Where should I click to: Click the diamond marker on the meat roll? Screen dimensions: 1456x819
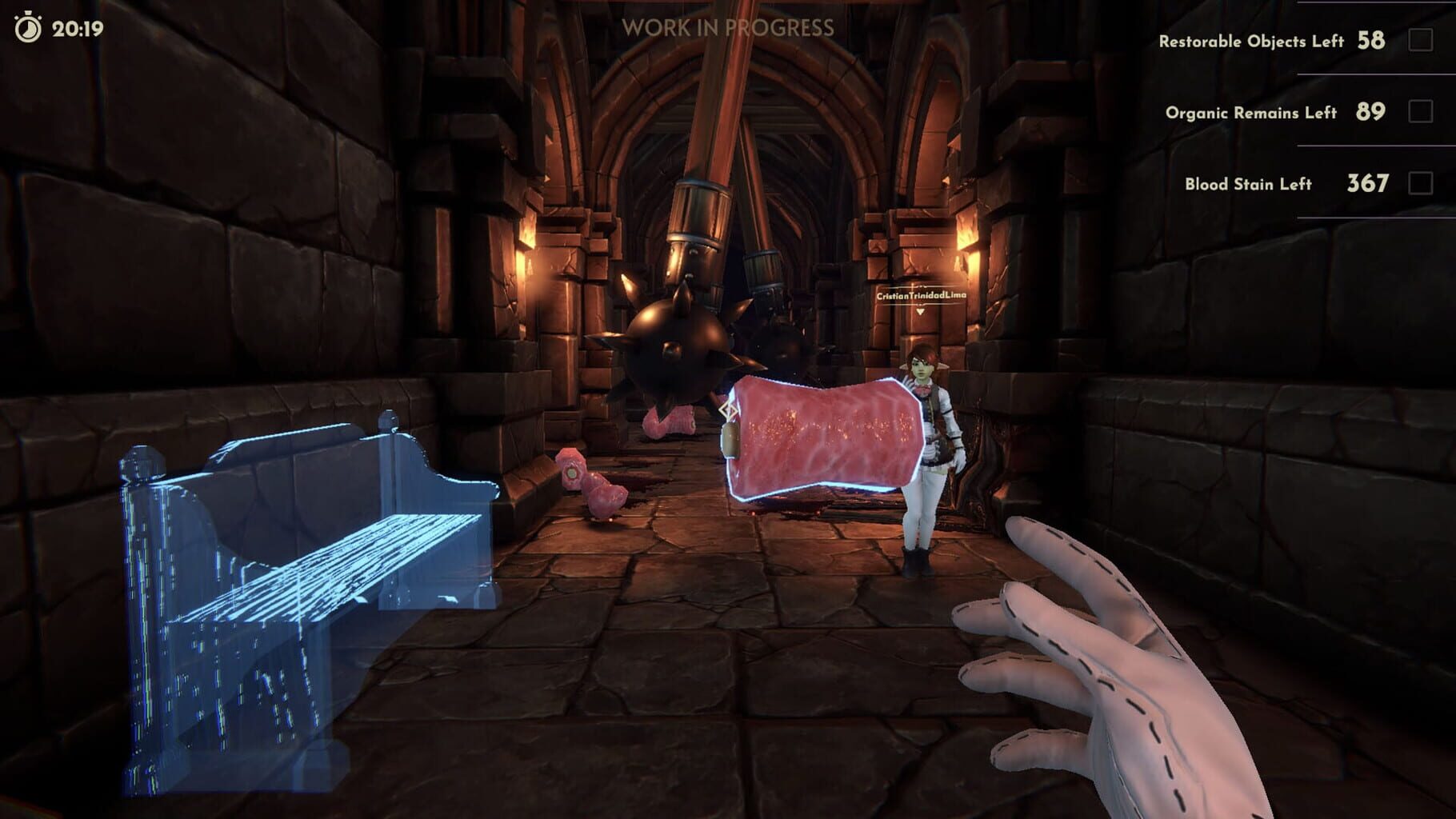click(726, 409)
